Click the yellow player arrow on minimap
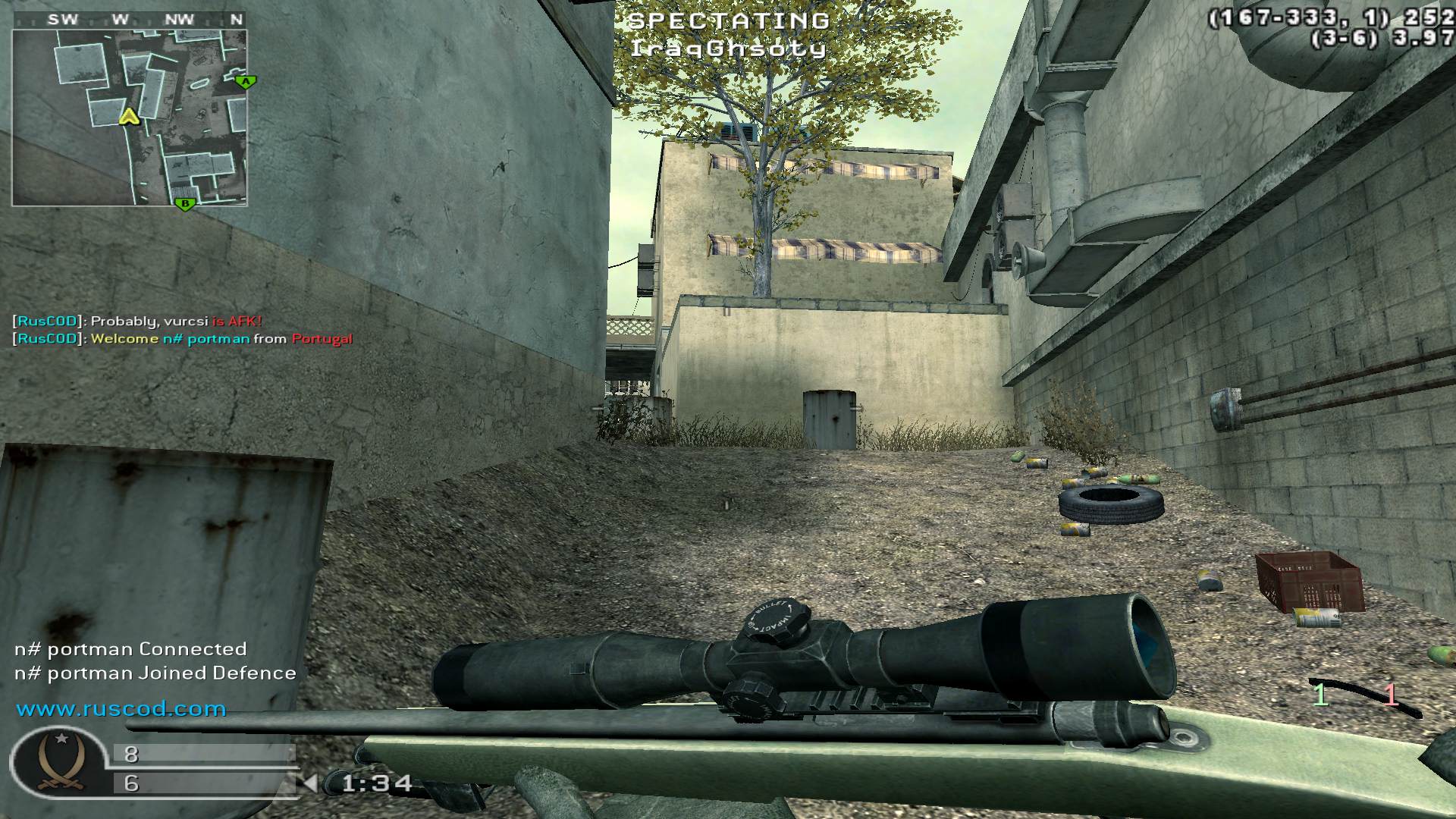 click(x=130, y=116)
